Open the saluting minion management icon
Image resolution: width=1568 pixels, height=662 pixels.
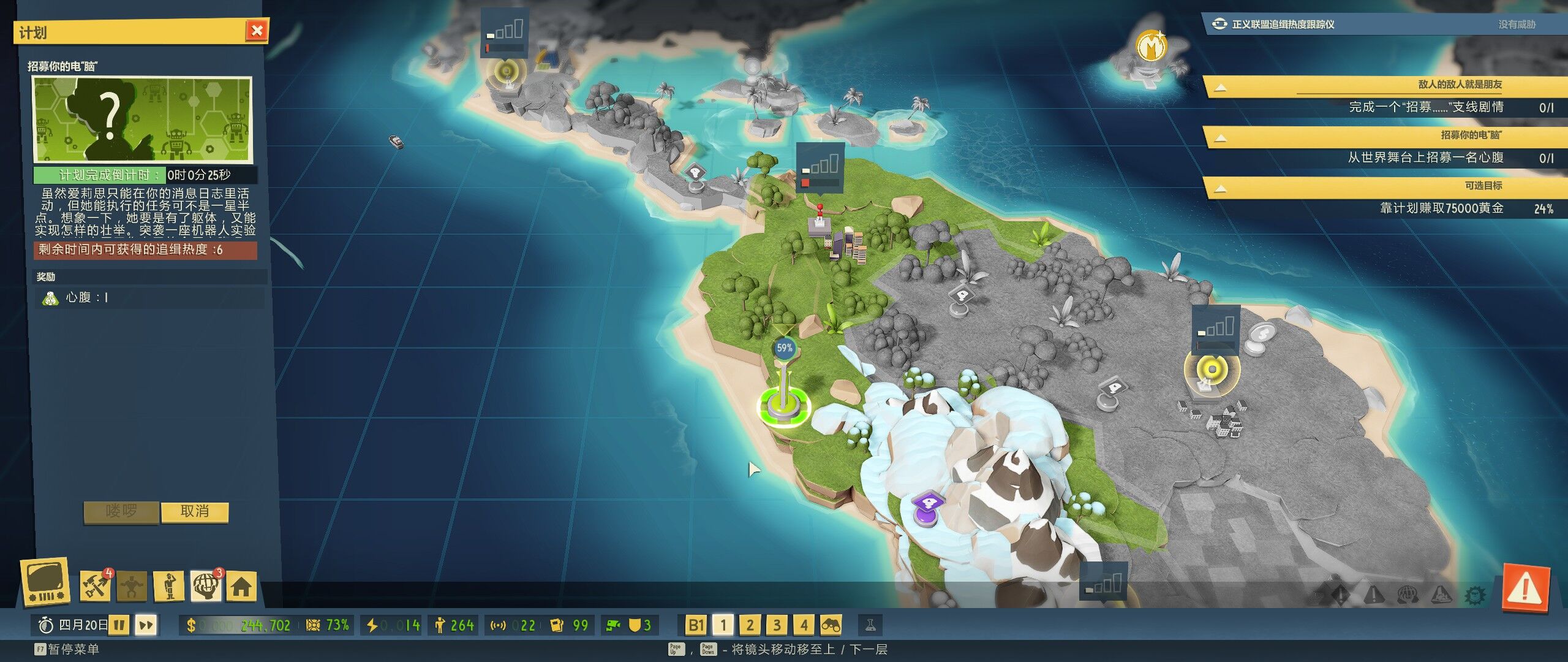click(169, 587)
